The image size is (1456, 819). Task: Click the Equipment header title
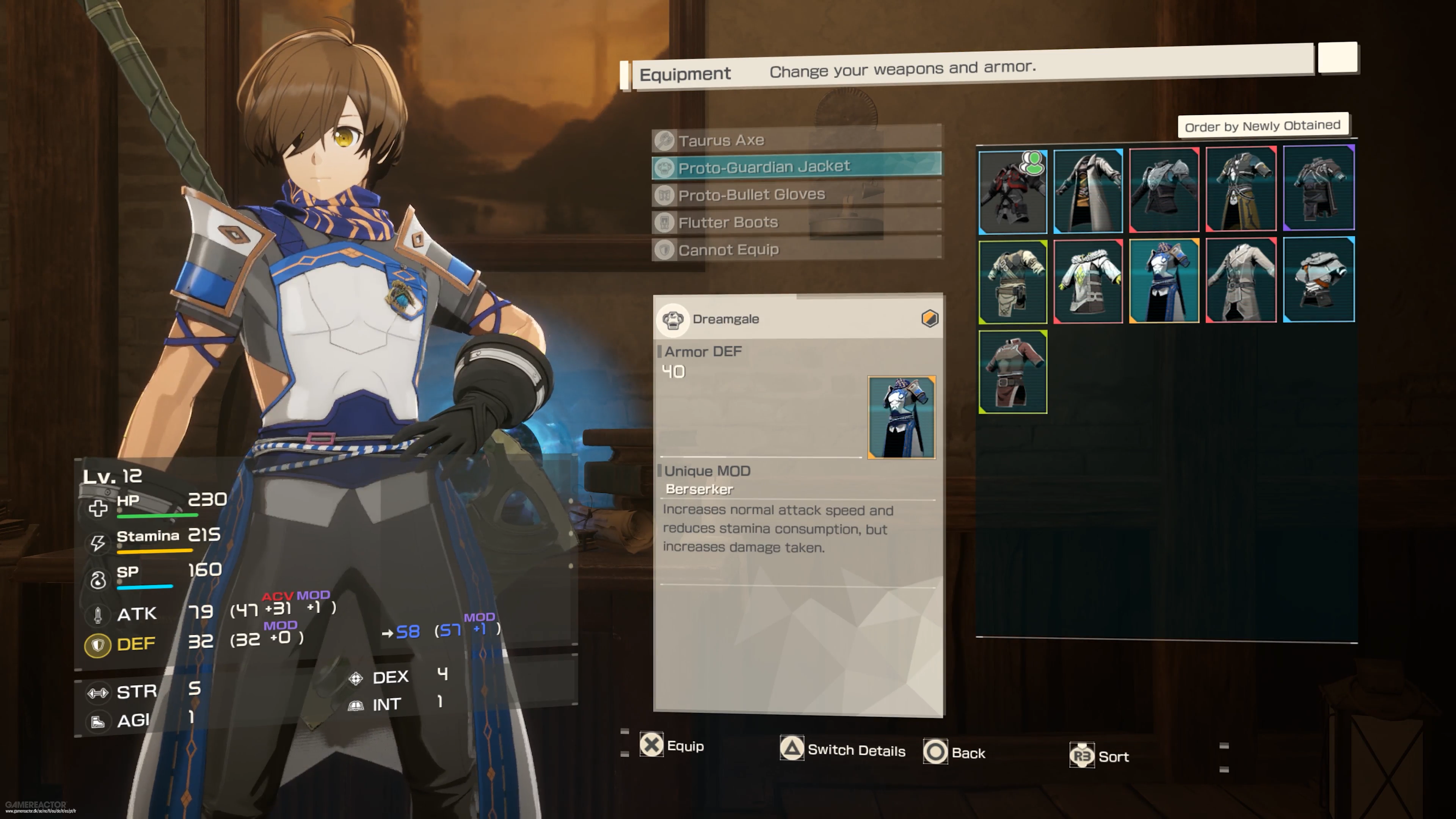click(685, 74)
